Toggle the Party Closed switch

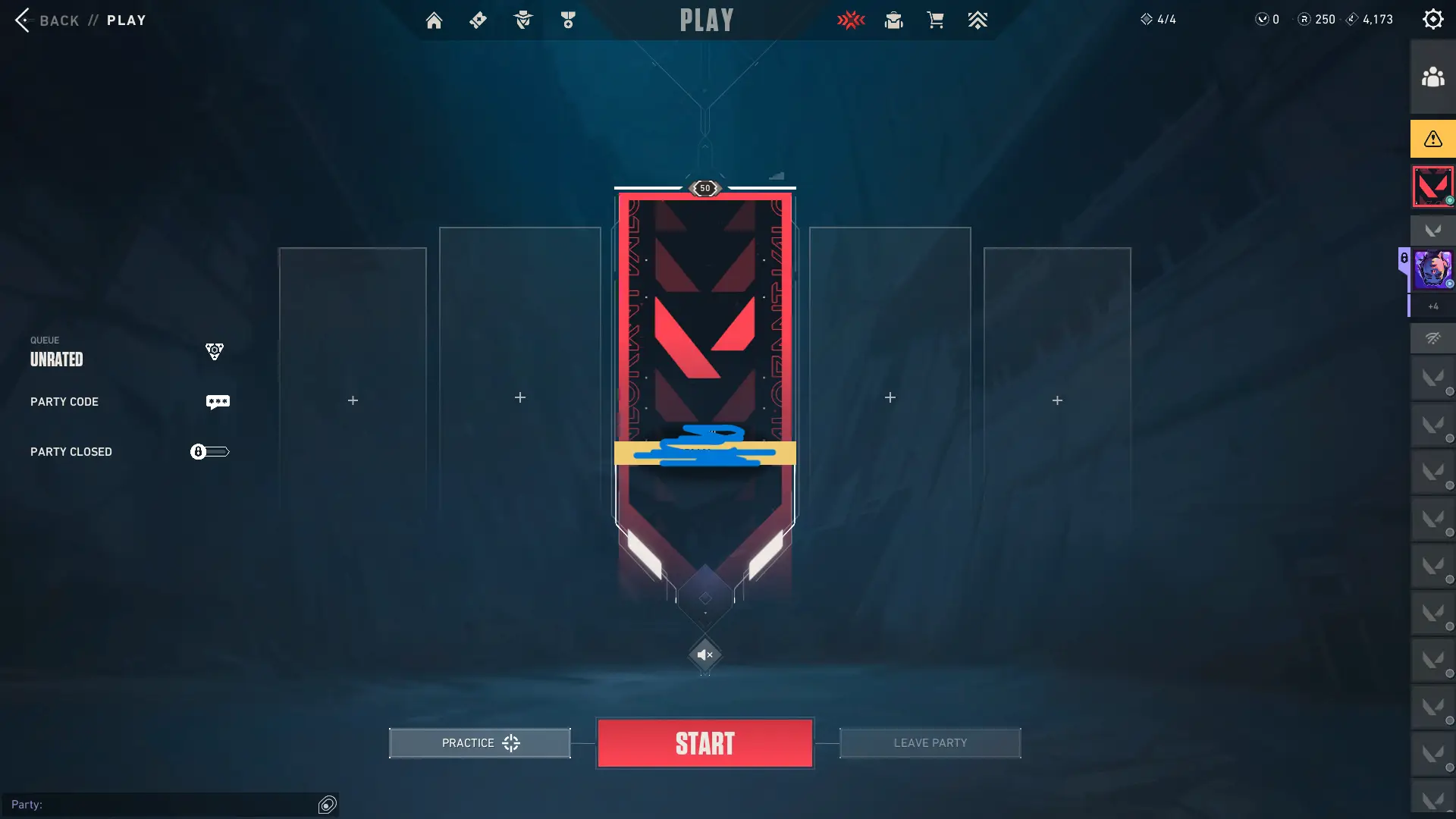point(209,452)
